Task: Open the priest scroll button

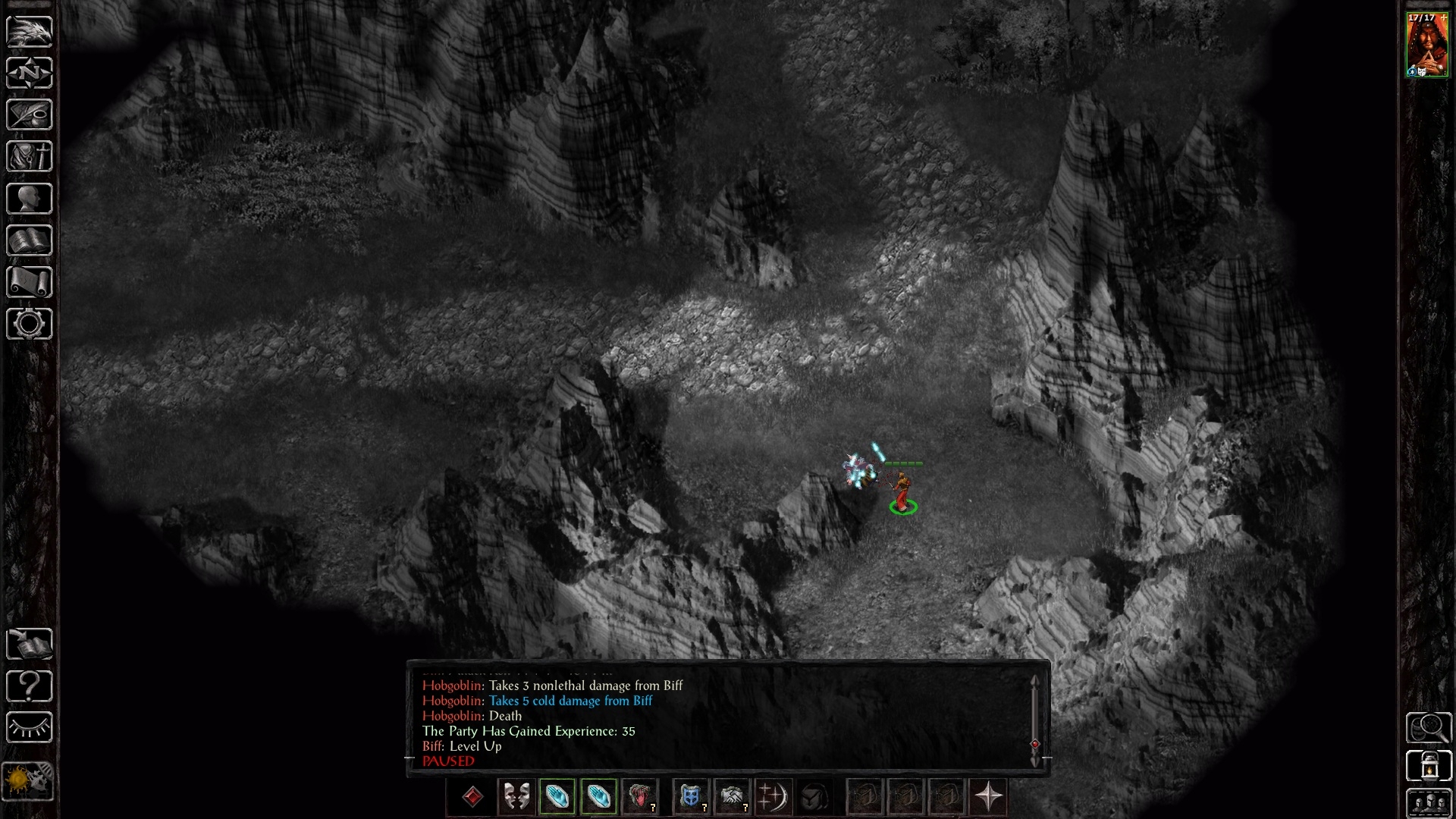Action: pyautogui.click(x=29, y=282)
